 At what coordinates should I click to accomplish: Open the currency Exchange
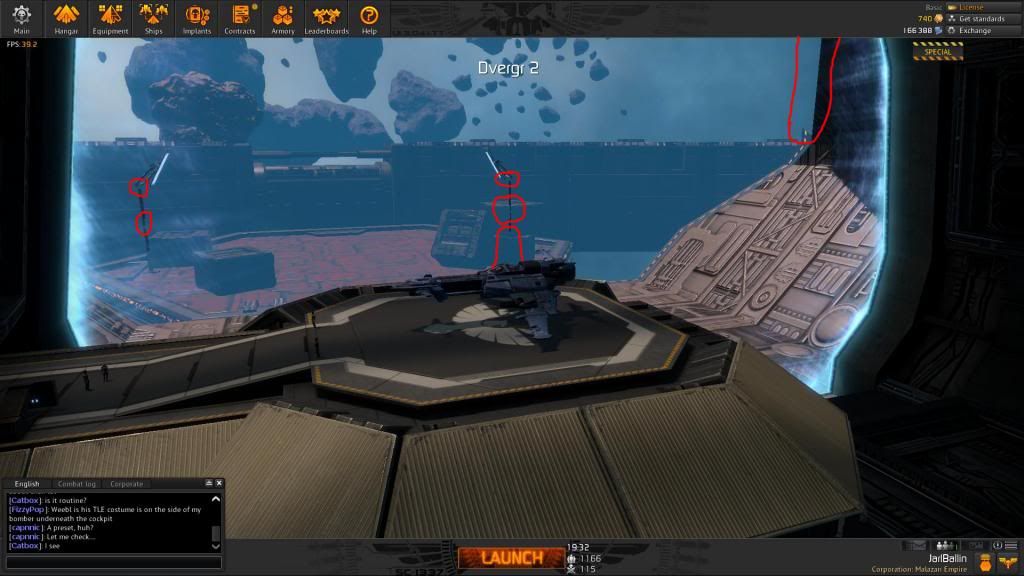[974, 31]
